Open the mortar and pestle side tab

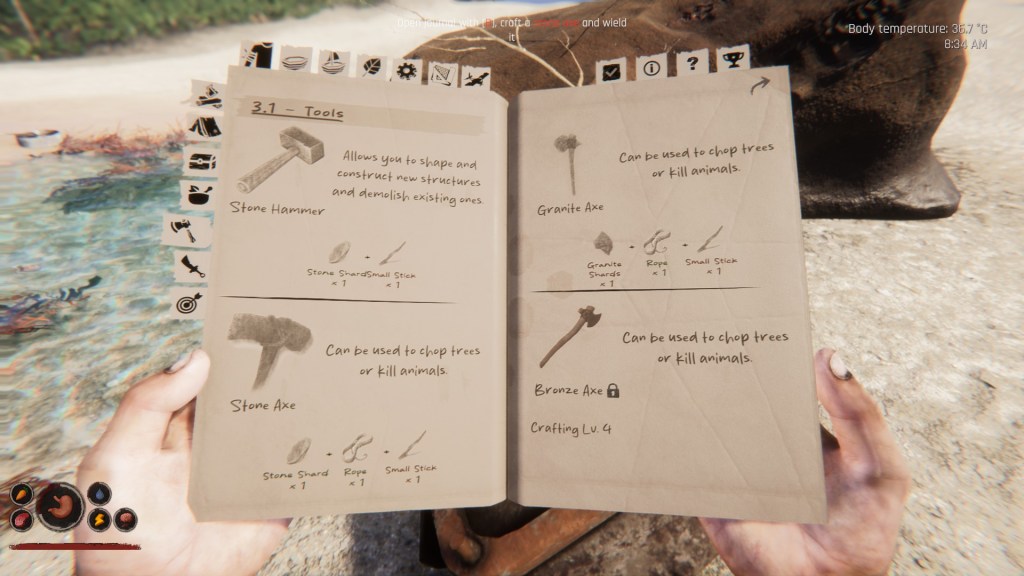pyautogui.click(x=195, y=195)
